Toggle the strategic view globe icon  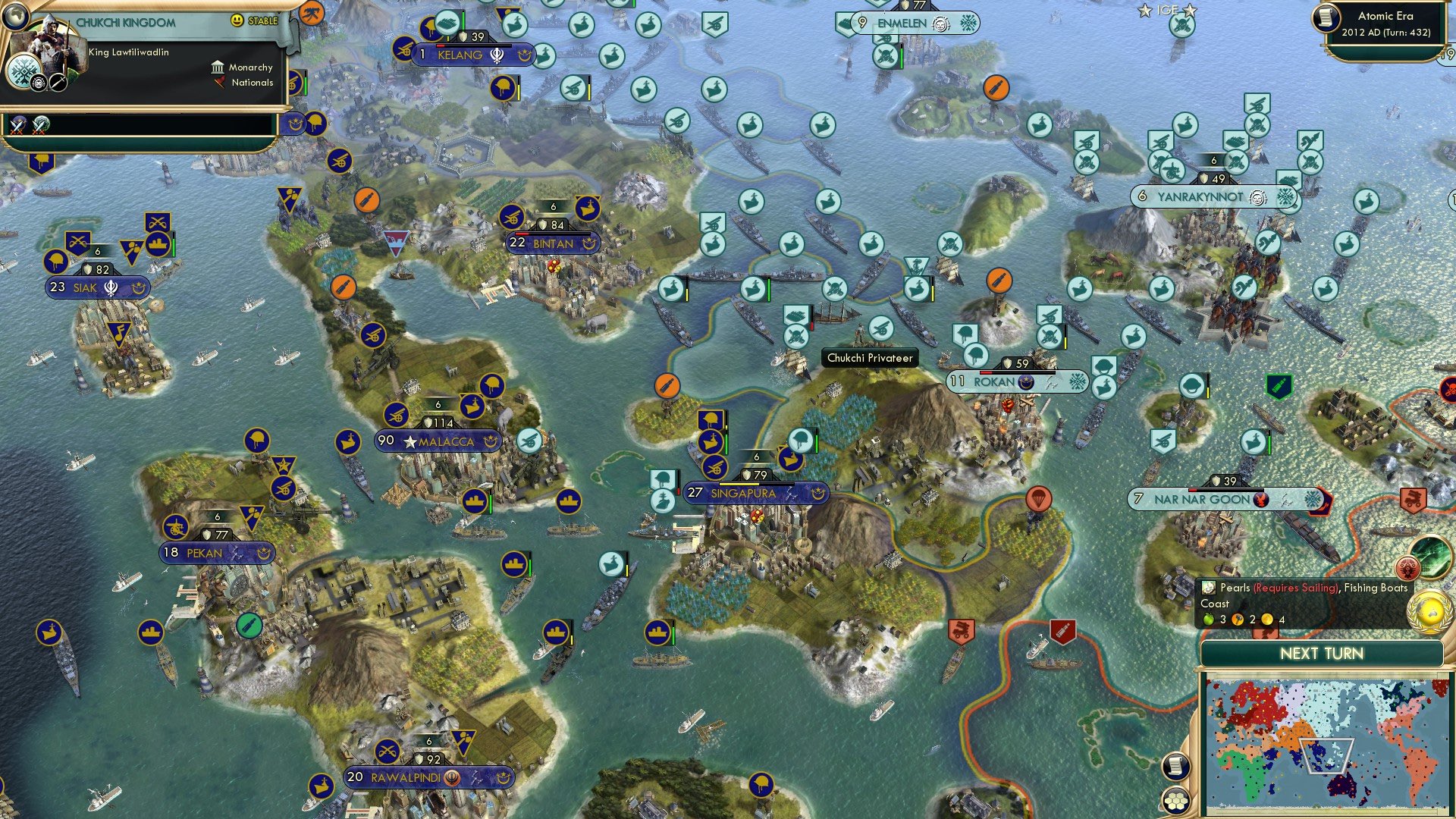tap(15, 19)
